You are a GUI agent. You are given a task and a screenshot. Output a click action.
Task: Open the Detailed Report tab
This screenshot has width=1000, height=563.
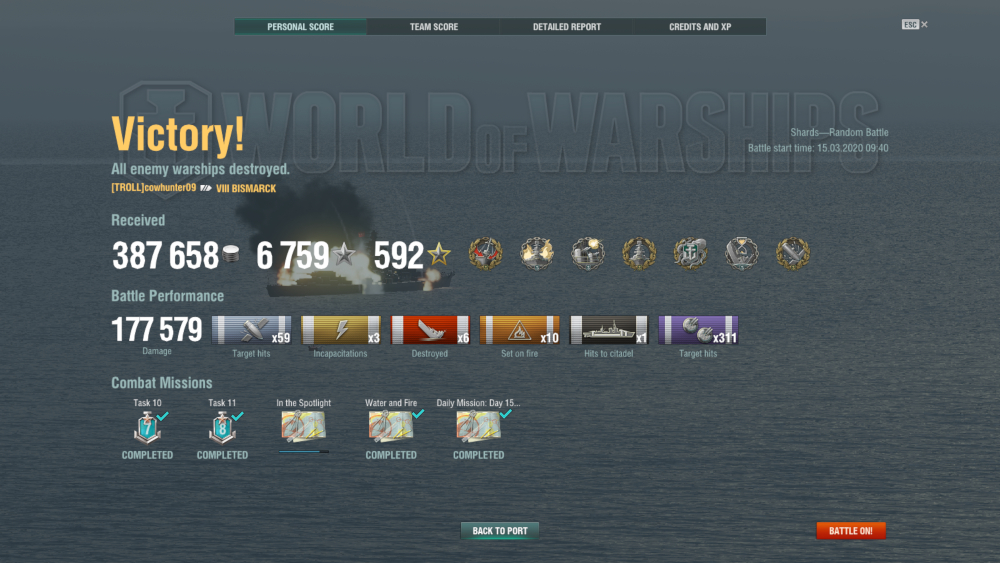click(567, 27)
